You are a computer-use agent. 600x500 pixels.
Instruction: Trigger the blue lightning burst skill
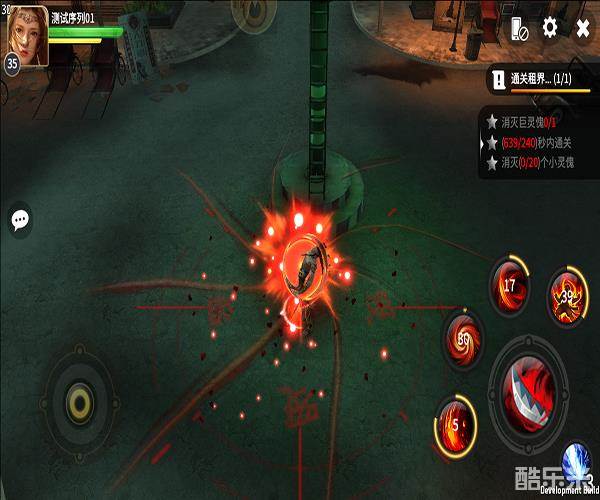pos(577,463)
